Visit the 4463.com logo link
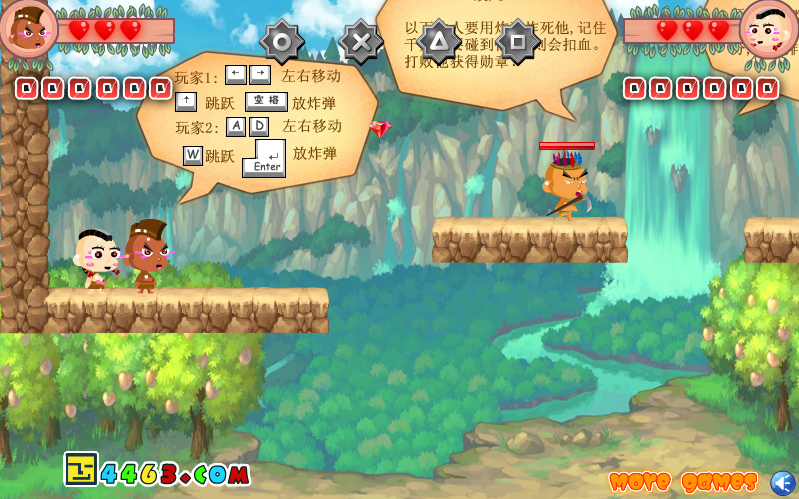This screenshot has width=799, height=499. pyautogui.click(x=157, y=471)
